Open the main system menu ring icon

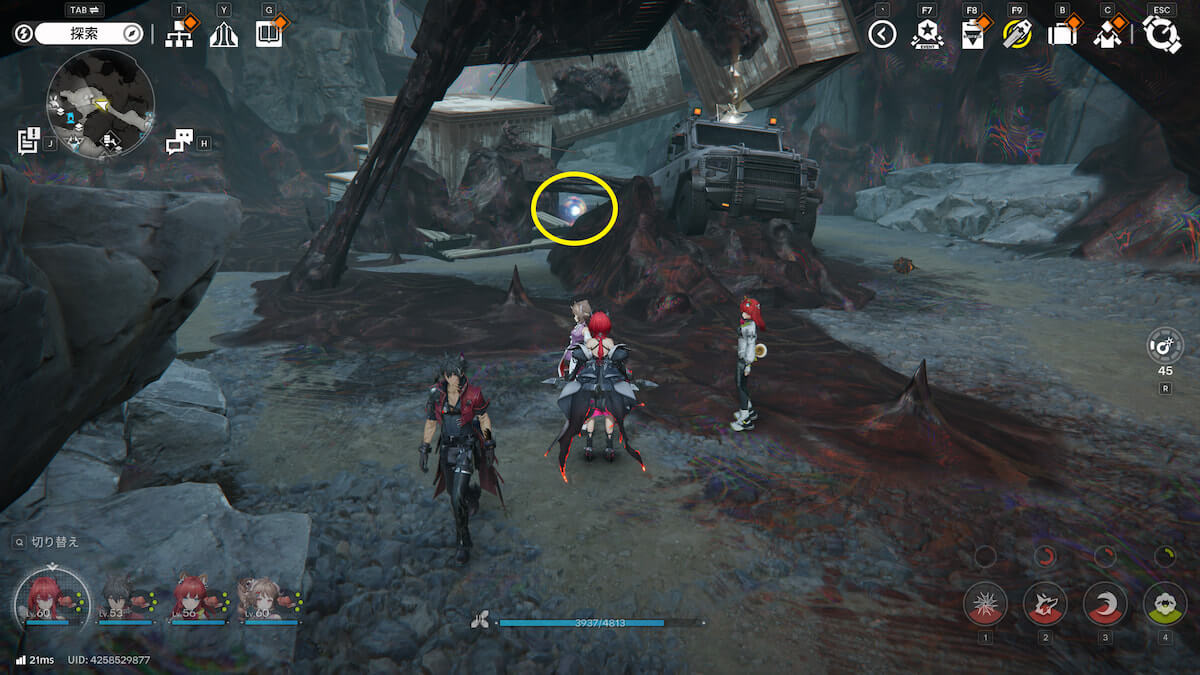pos(1162,35)
